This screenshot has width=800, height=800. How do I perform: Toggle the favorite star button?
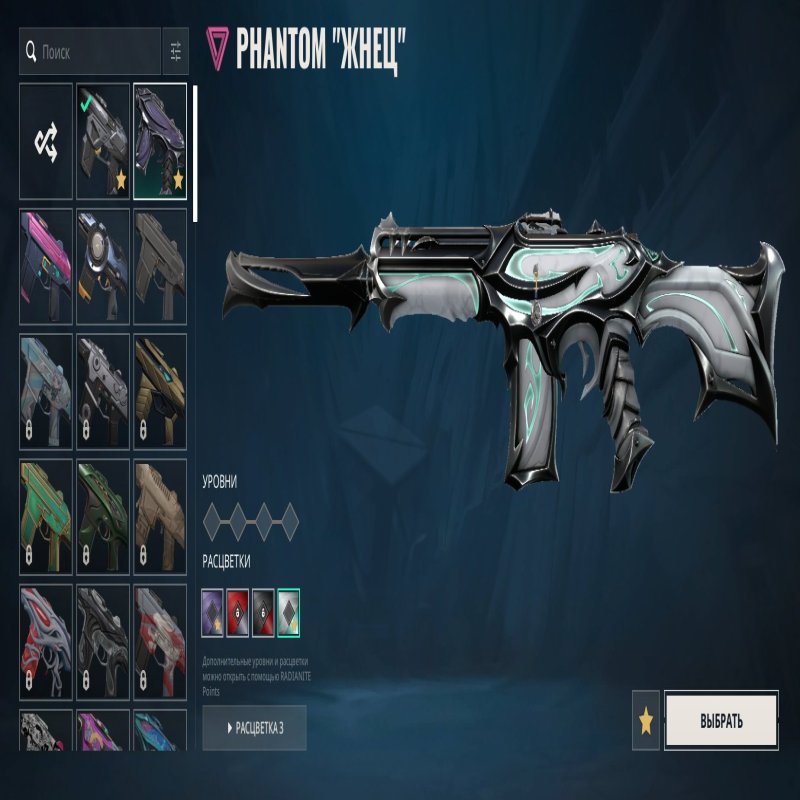pos(646,720)
